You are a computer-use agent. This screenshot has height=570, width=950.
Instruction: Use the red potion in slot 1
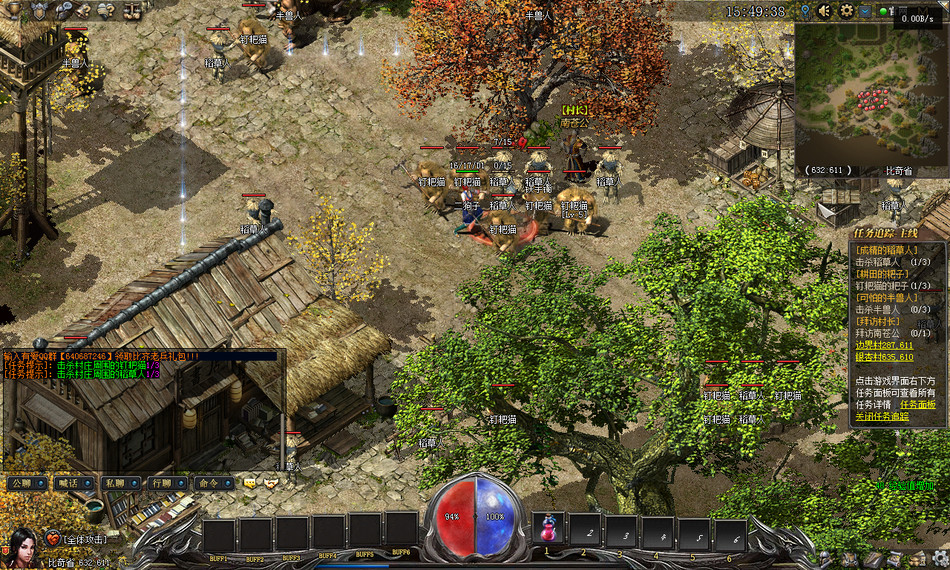pos(548,529)
